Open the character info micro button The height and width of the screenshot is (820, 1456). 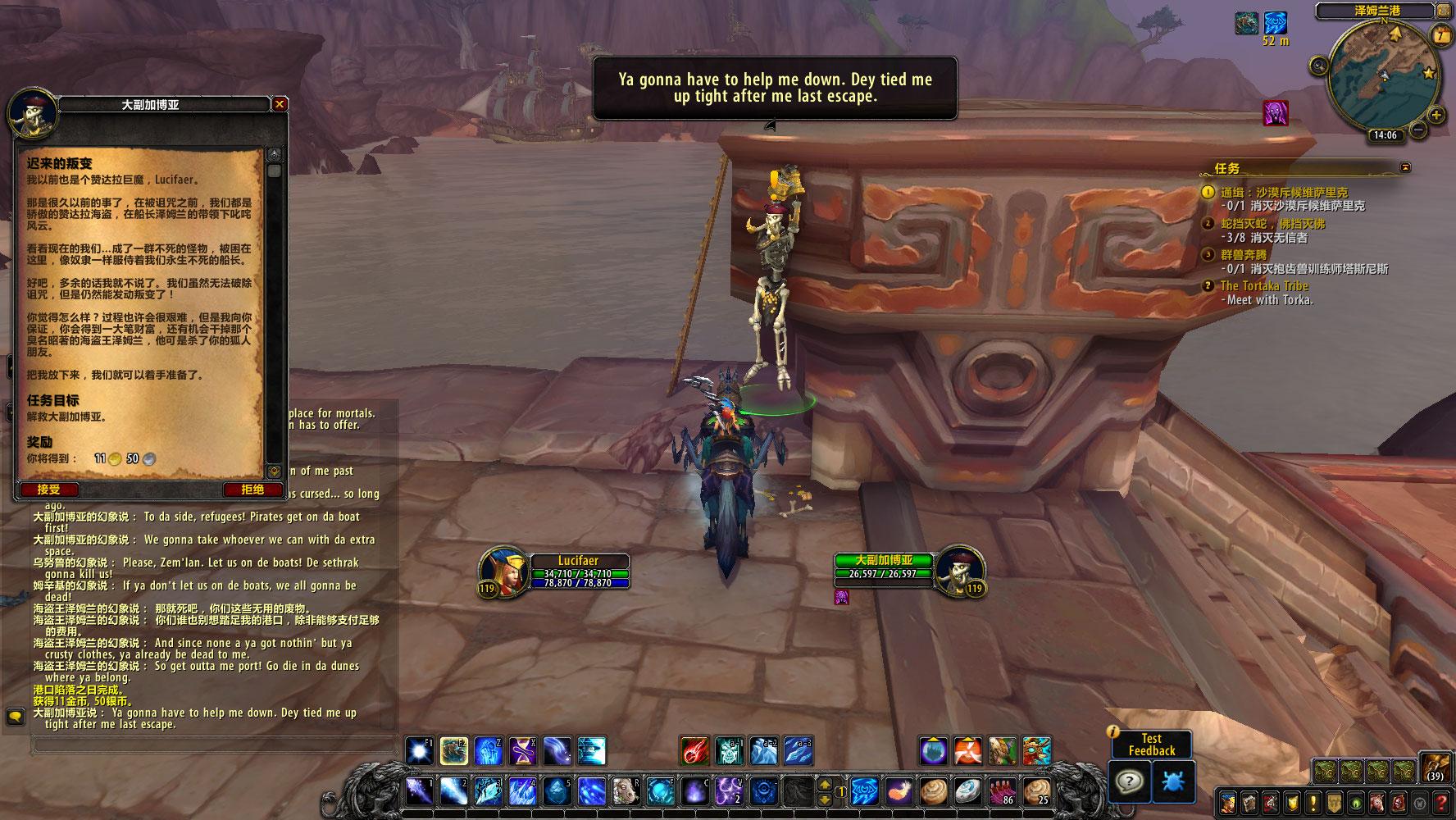1227,802
